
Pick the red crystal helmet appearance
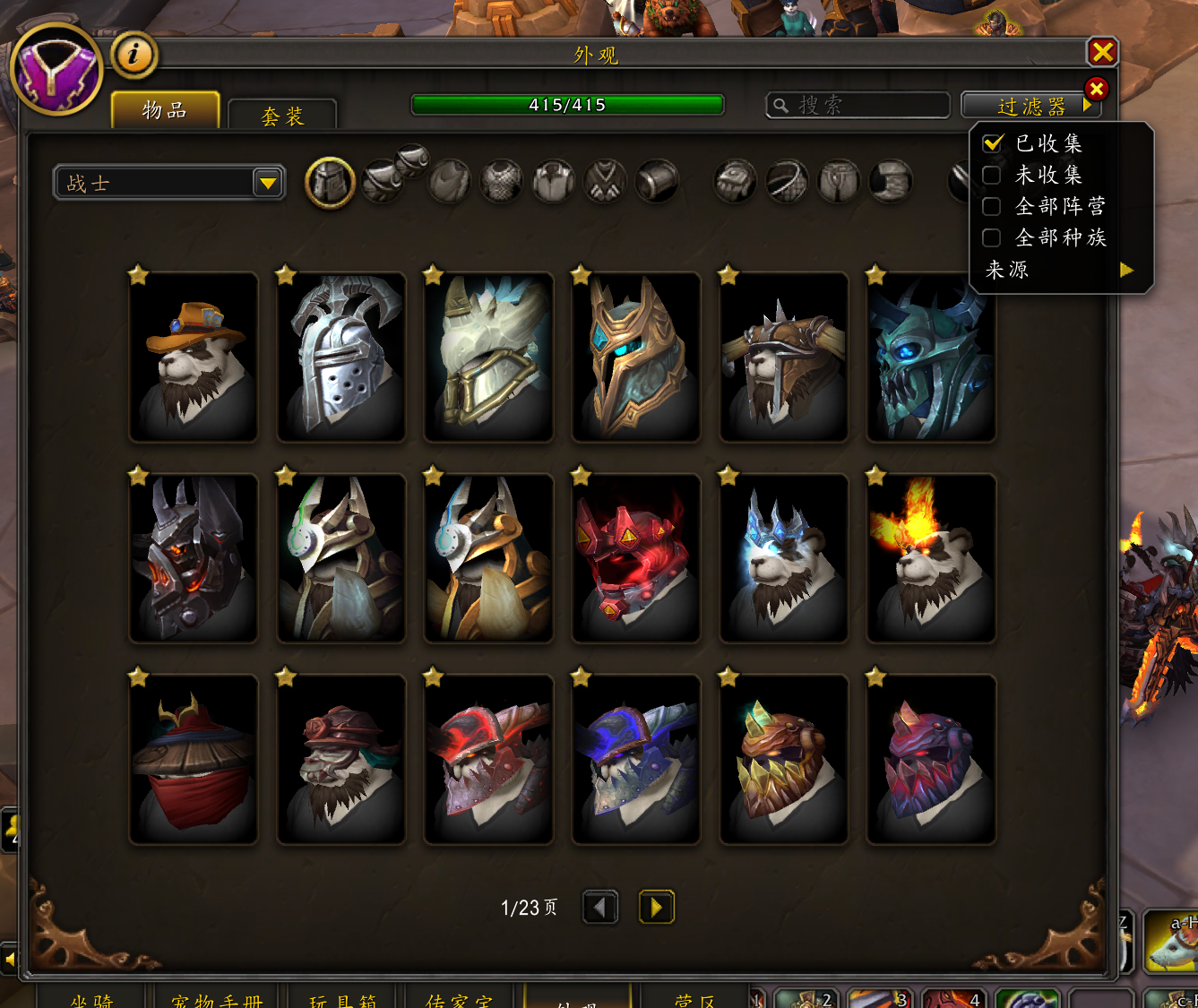(636, 558)
